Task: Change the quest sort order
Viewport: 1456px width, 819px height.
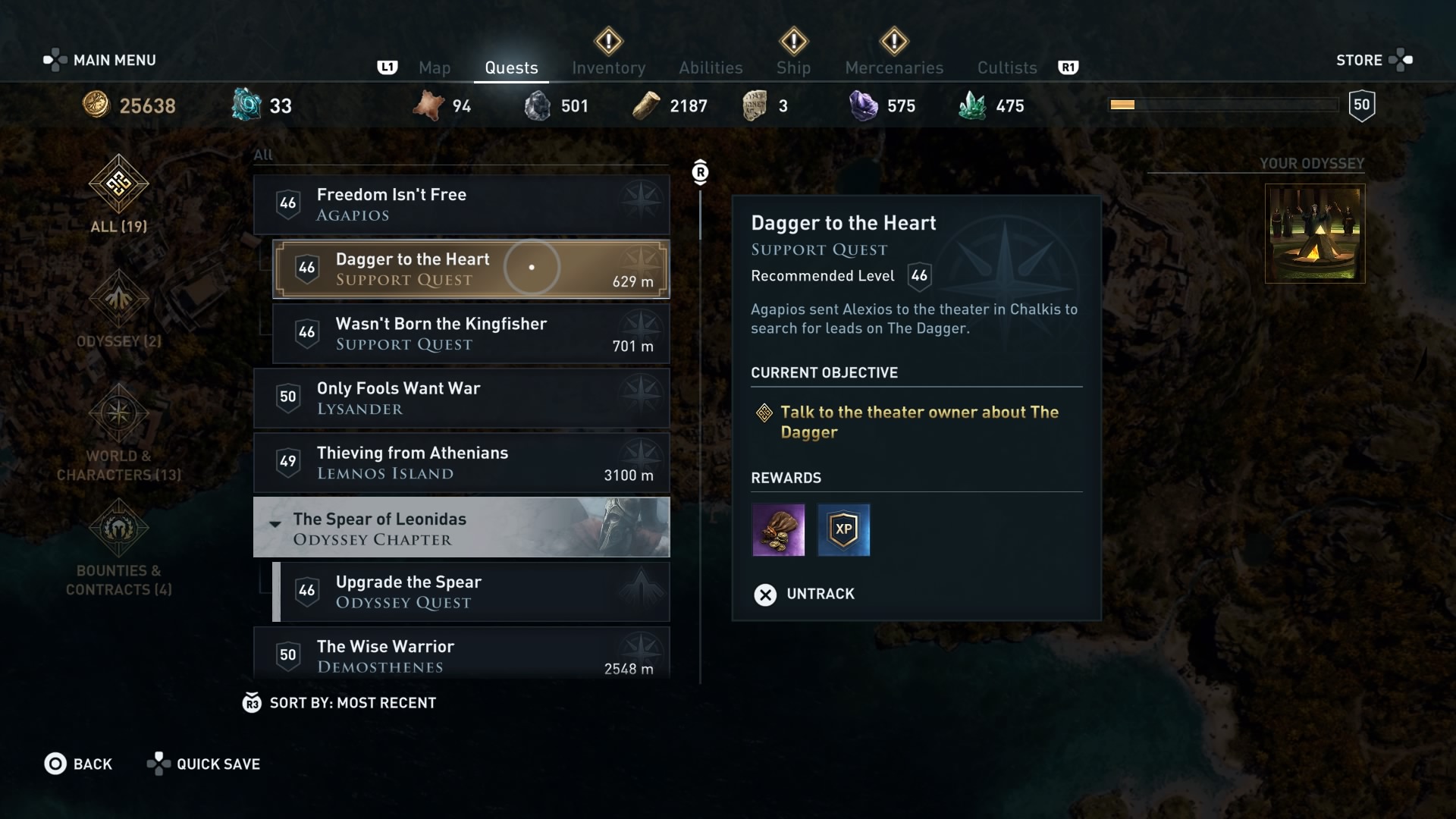Action: tap(340, 703)
